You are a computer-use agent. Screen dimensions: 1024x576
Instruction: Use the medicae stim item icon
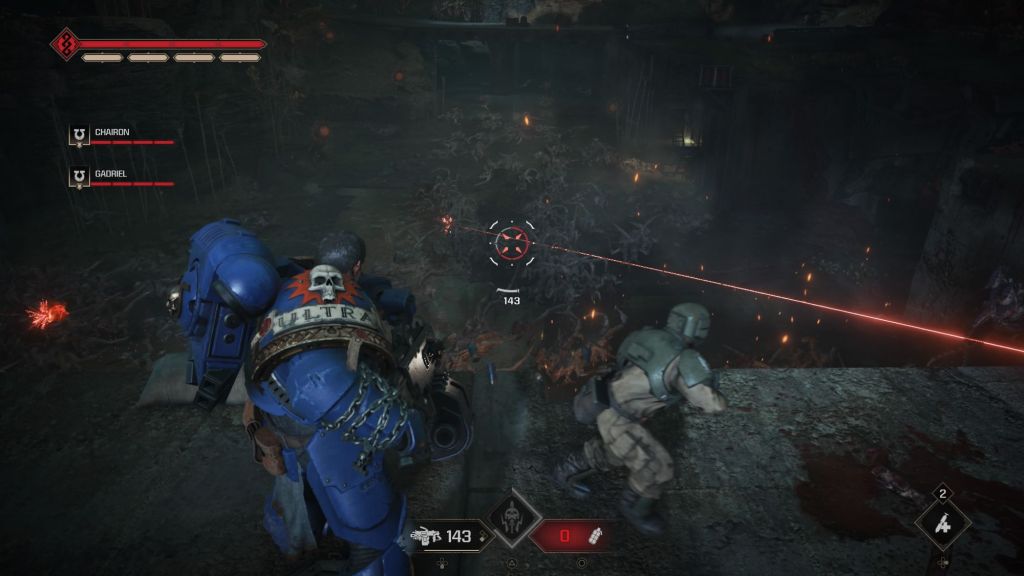(x=942, y=523)
